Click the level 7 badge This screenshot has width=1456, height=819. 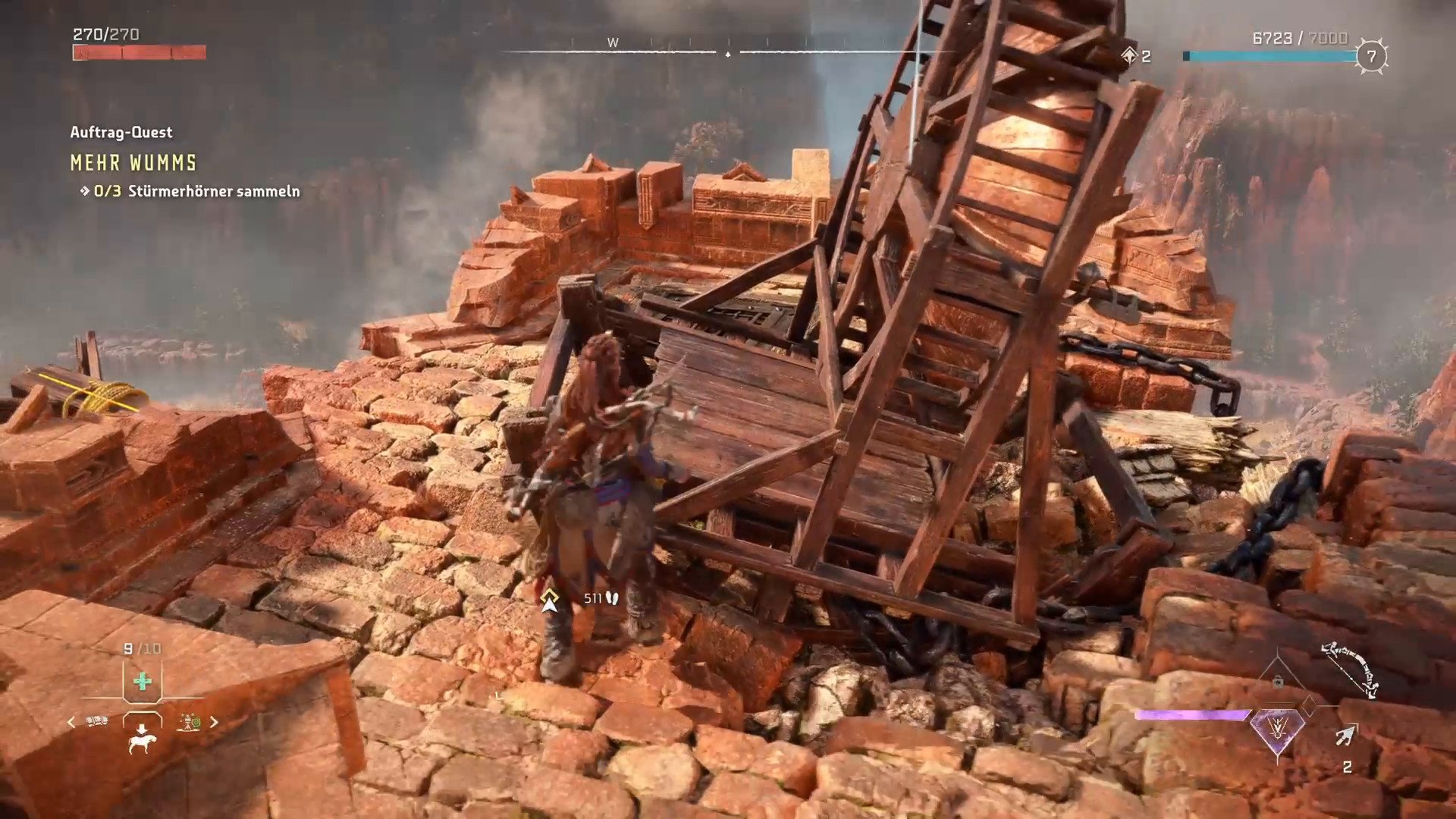pos(1370,56)
